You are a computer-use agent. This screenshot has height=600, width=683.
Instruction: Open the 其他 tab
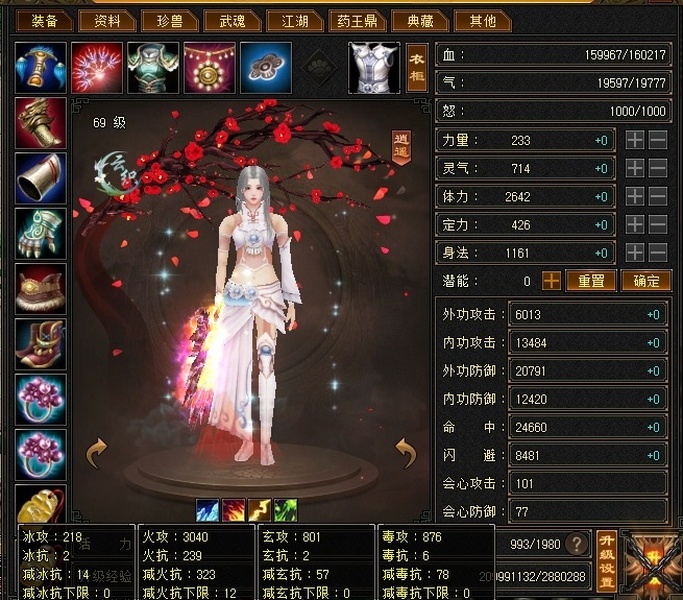475,20
